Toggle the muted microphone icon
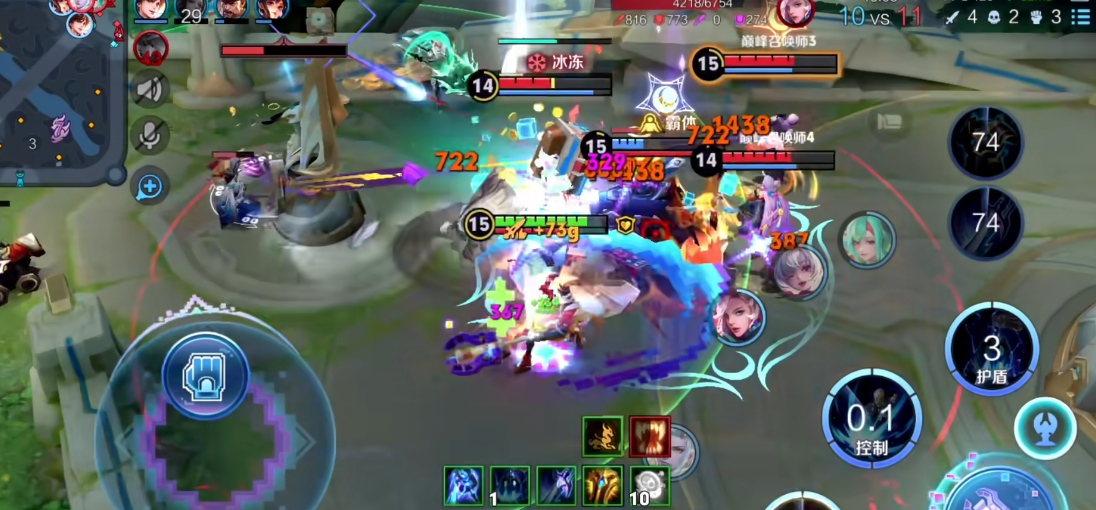 (x=150, y=136)
